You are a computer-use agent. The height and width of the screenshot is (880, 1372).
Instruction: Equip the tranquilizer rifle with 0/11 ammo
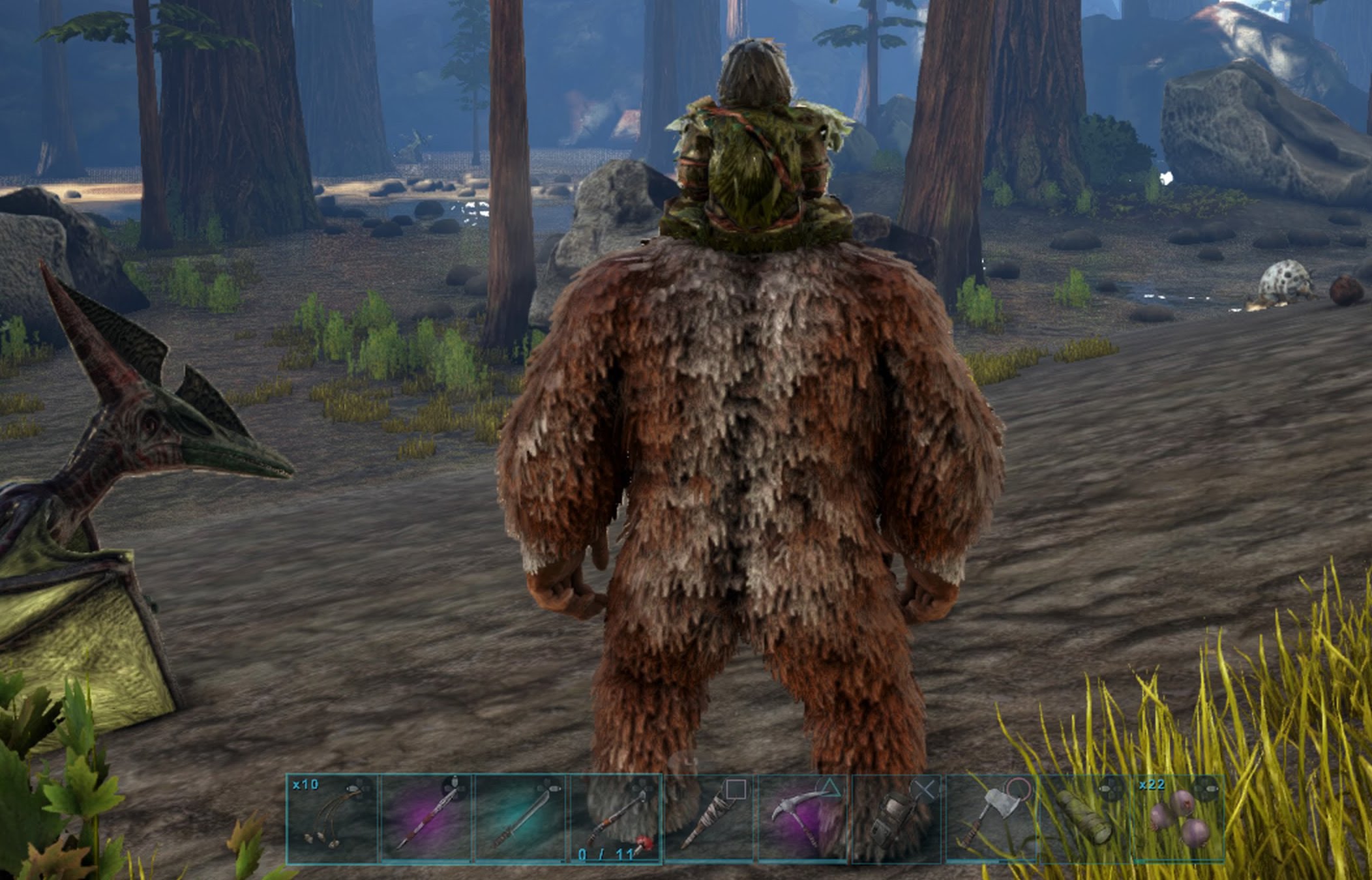(x=616, y=818)
